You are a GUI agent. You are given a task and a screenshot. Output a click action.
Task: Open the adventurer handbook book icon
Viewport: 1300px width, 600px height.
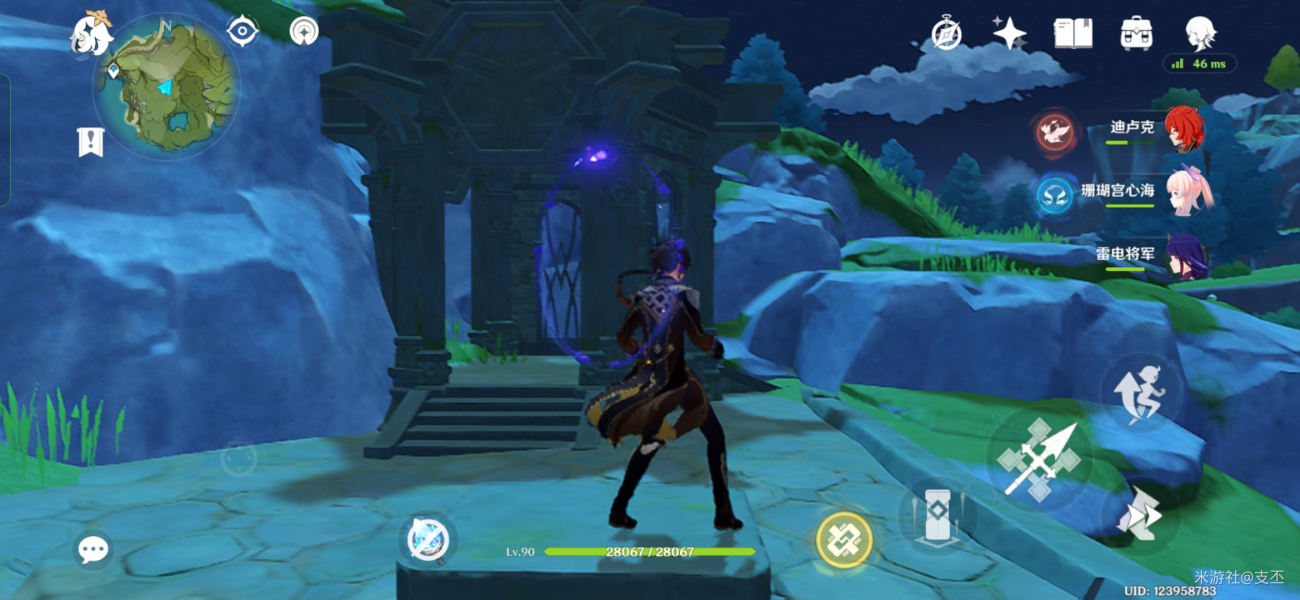tap(1072, 33)
